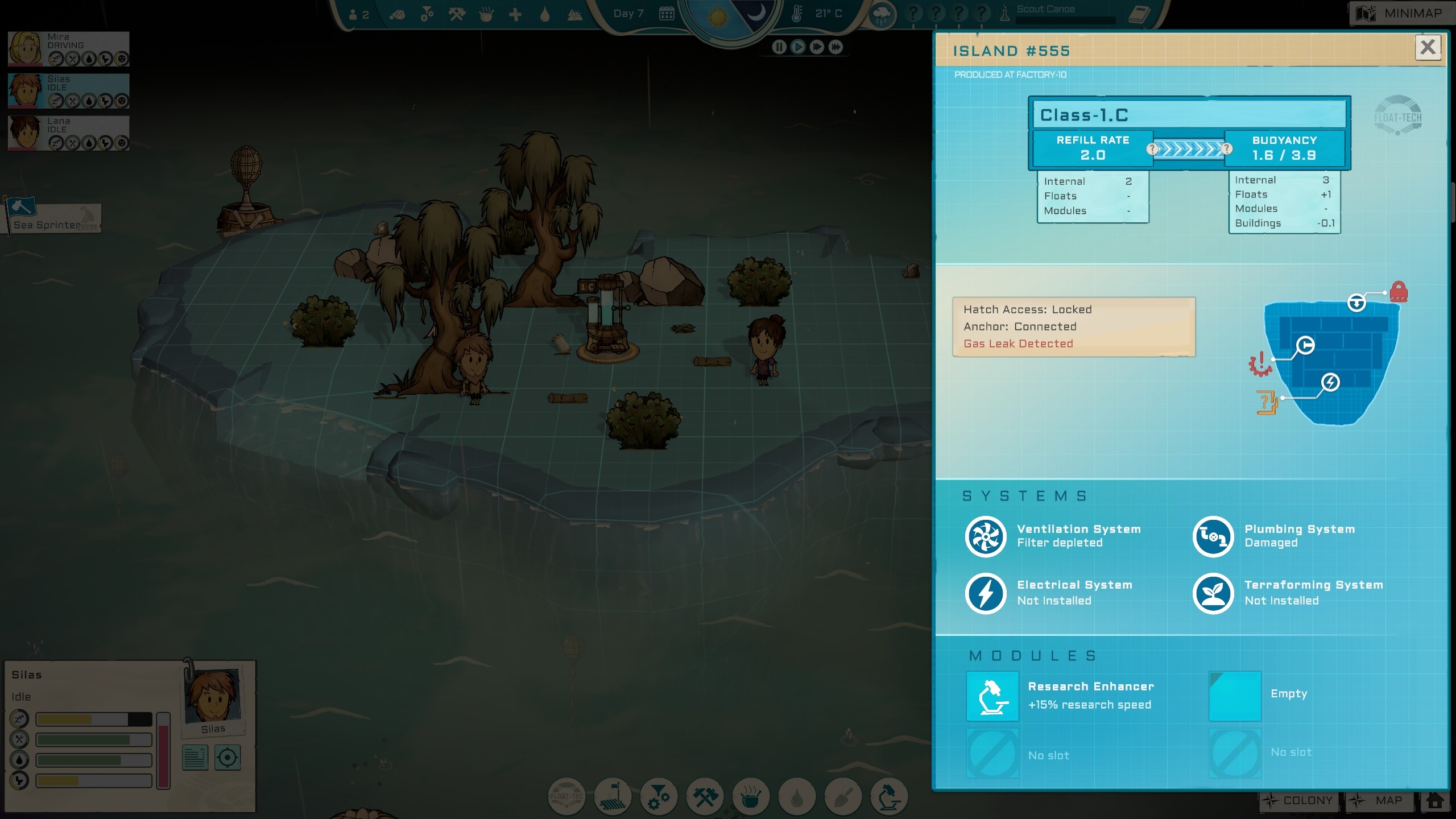Open the crossed hammer and axe build menu
Image resolution: width=1456 pixels, height=819 pixels.
click(x=705, y=796)
